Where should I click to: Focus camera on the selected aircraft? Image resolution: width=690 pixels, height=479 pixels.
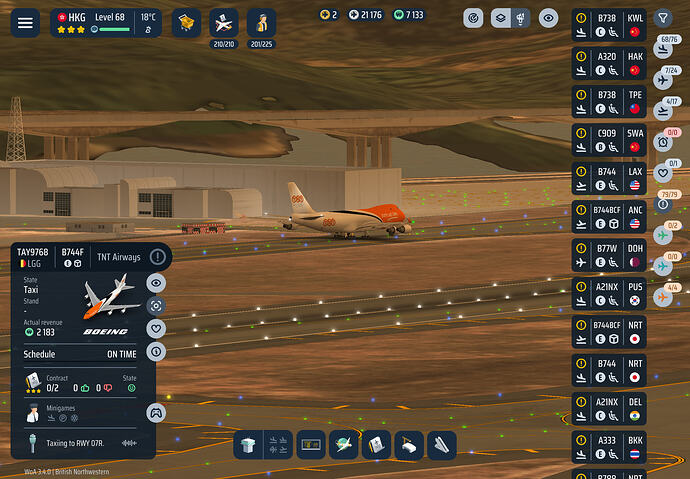click(x=156, y=305)
